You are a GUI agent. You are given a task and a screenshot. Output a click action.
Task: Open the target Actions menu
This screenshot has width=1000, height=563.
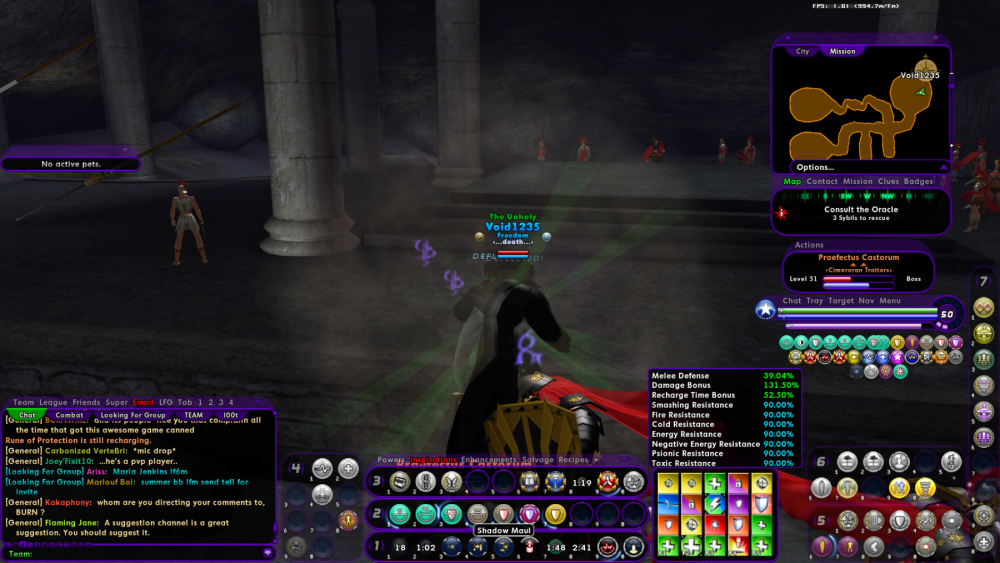point(809,245)
